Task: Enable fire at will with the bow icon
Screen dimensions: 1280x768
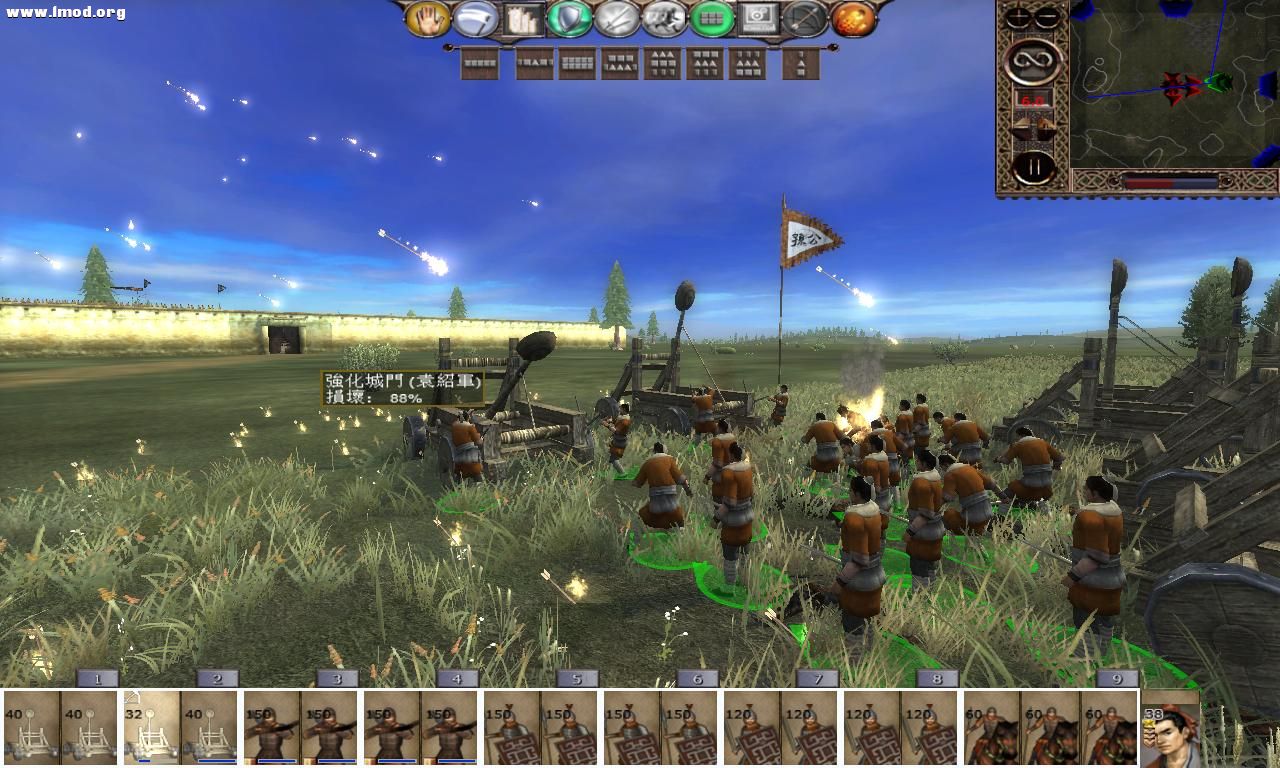Action: pyautogui.click(x=805, y=20)
